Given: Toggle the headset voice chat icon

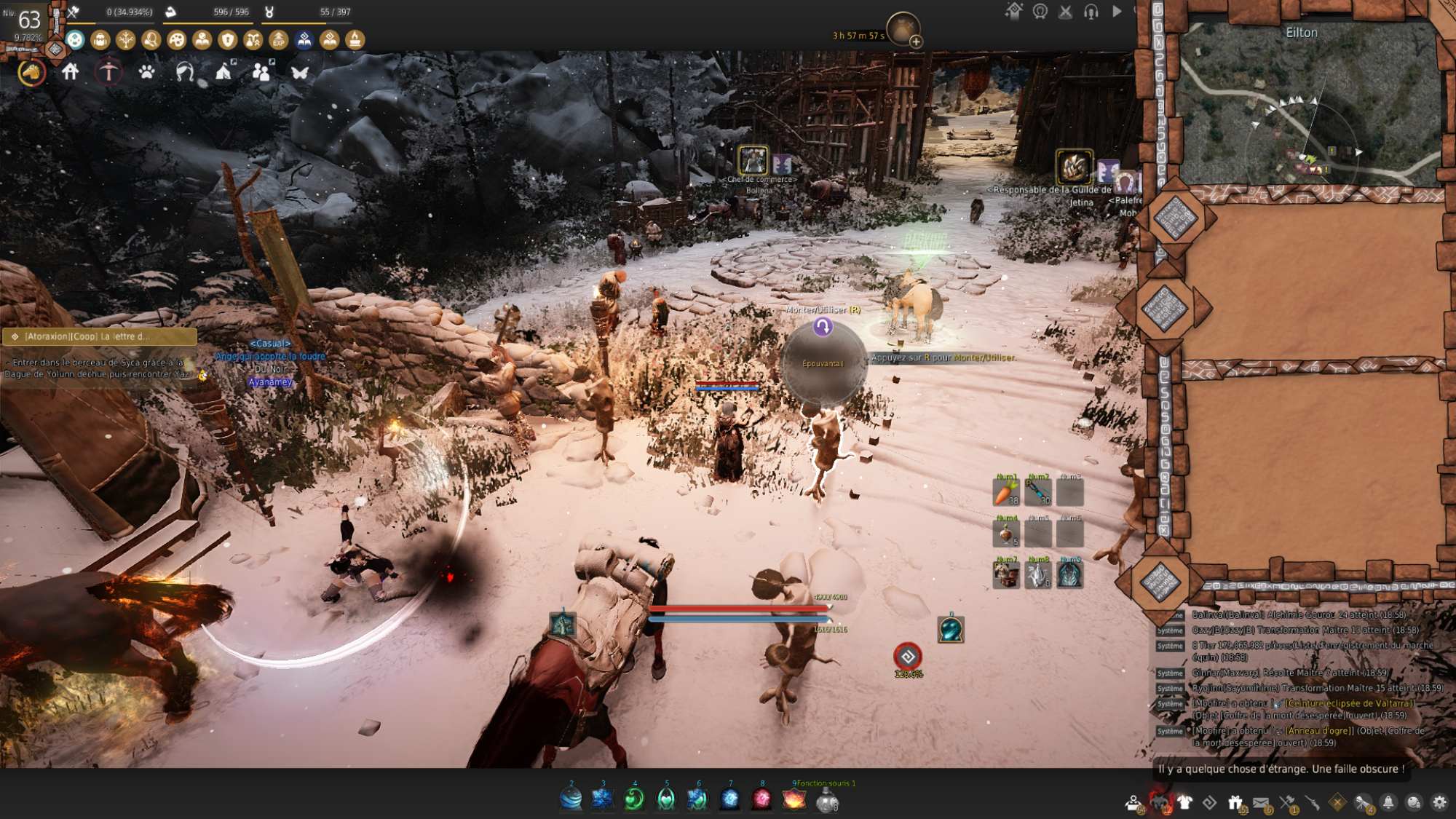Looking at the screenshot, I should click(1091, 12).
